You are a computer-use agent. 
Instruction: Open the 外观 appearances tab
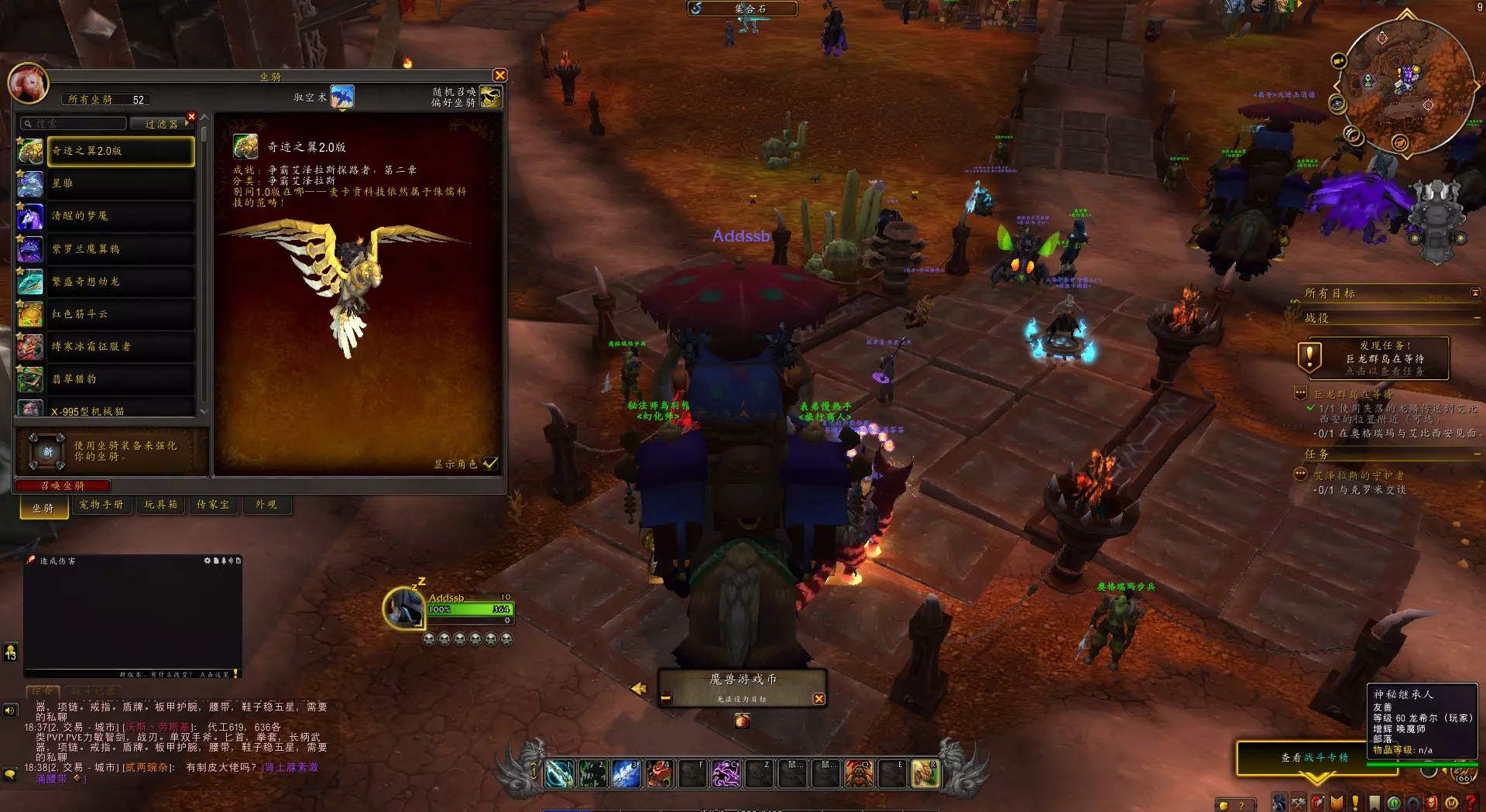point(266,505)
